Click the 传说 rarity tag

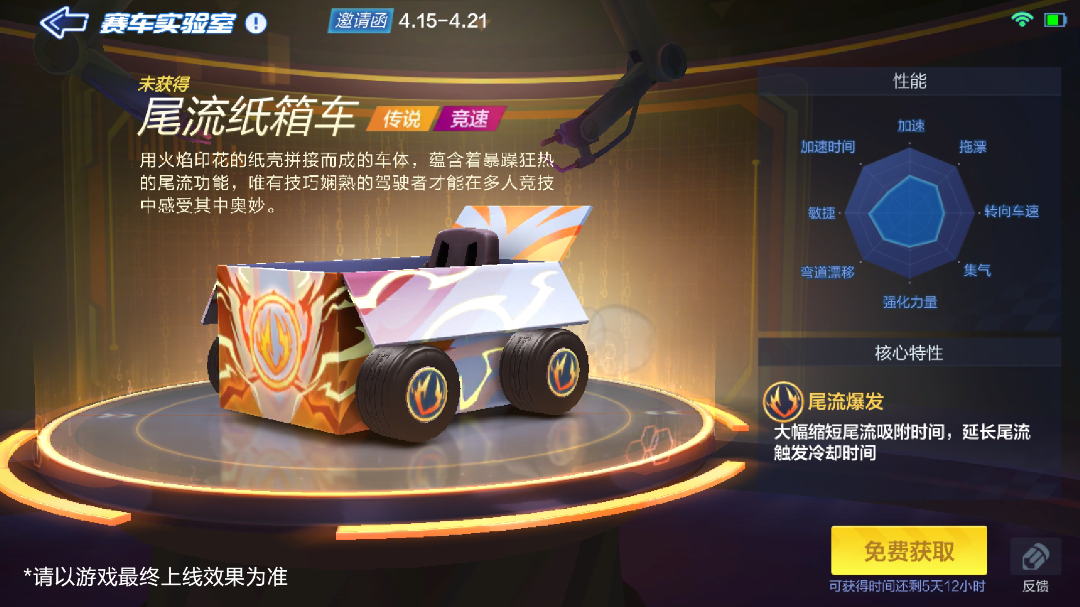click(x=402, y=119)
